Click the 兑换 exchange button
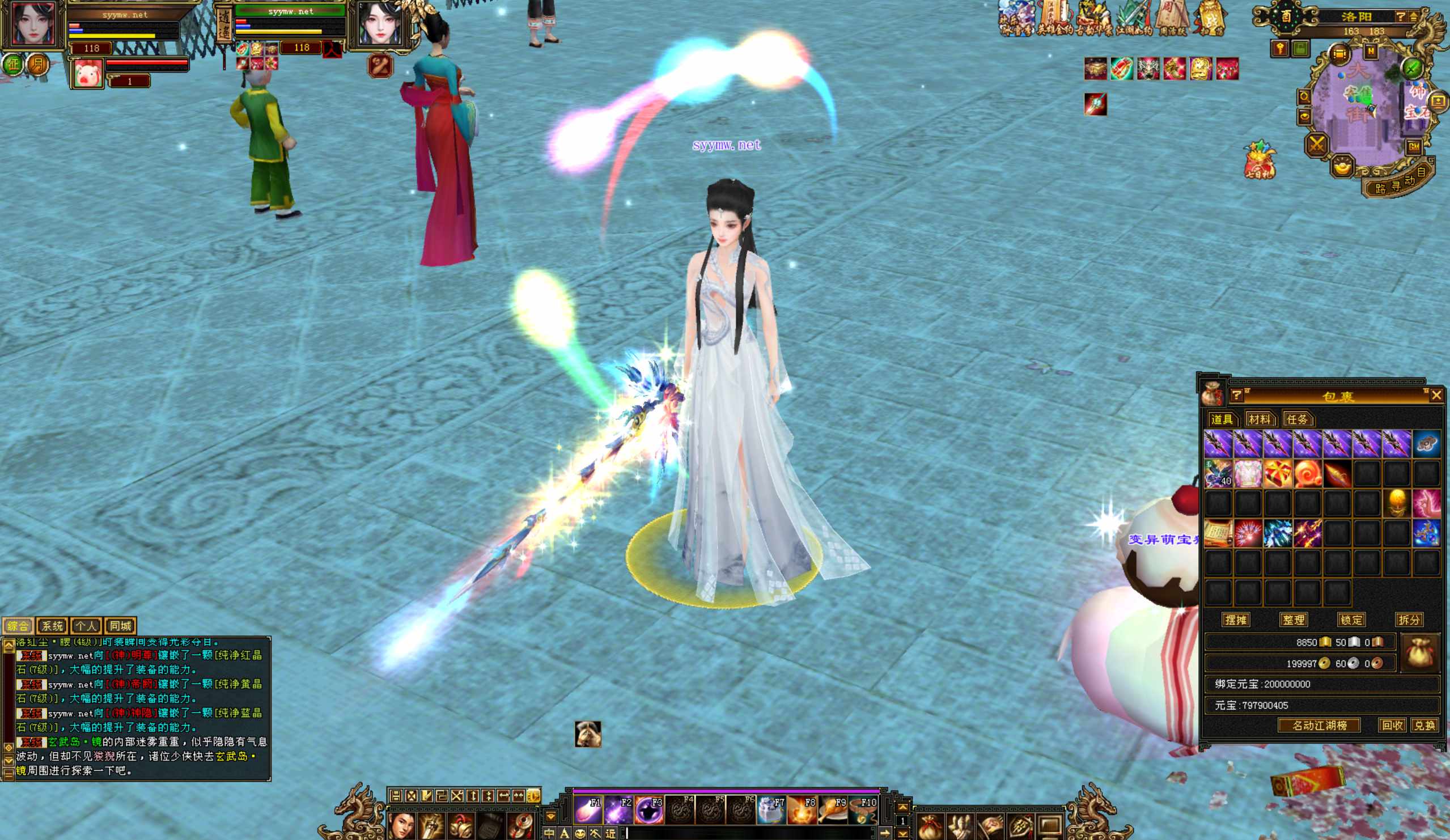 (1424, 726)
